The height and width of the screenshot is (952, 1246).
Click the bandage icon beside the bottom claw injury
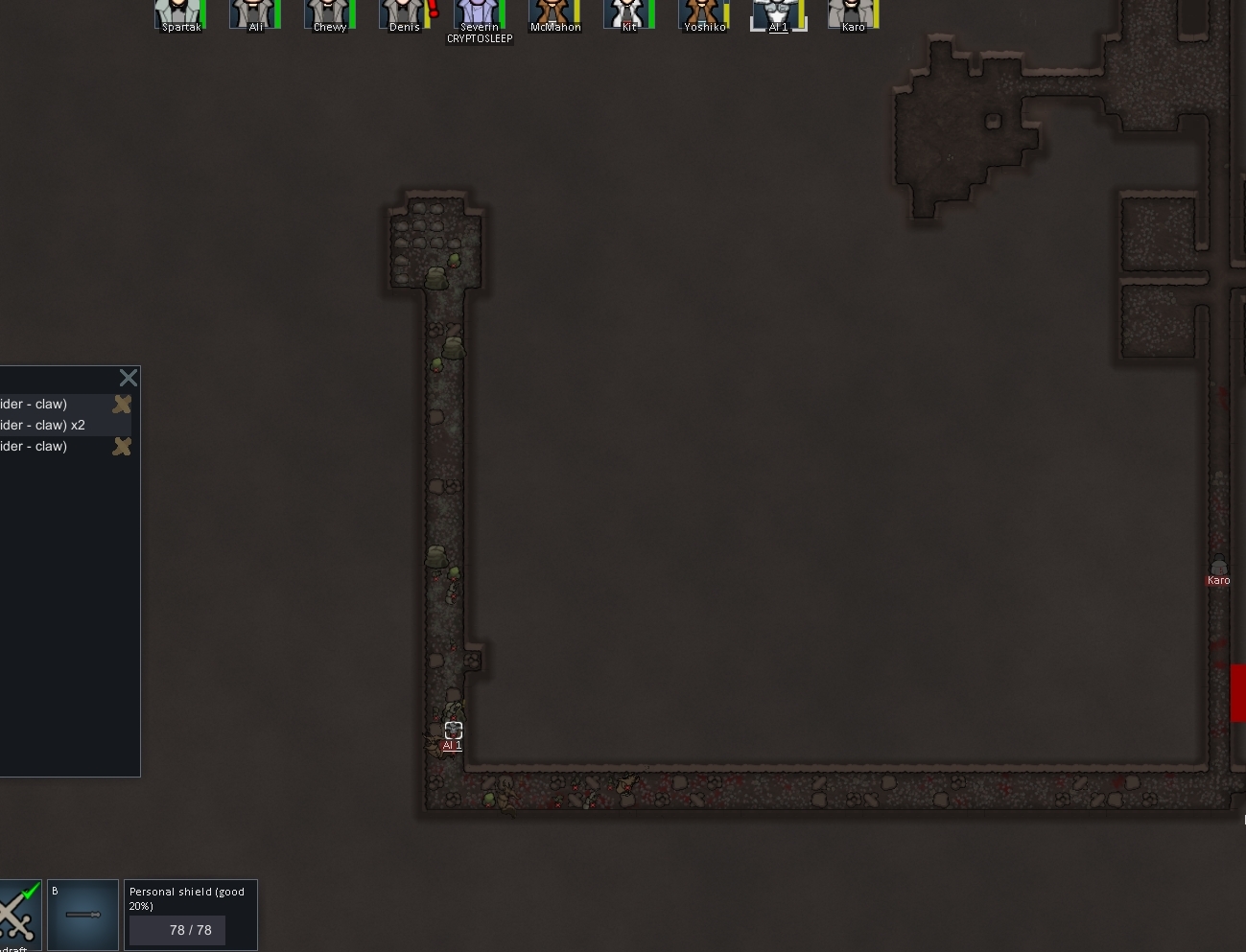(121, 446)
